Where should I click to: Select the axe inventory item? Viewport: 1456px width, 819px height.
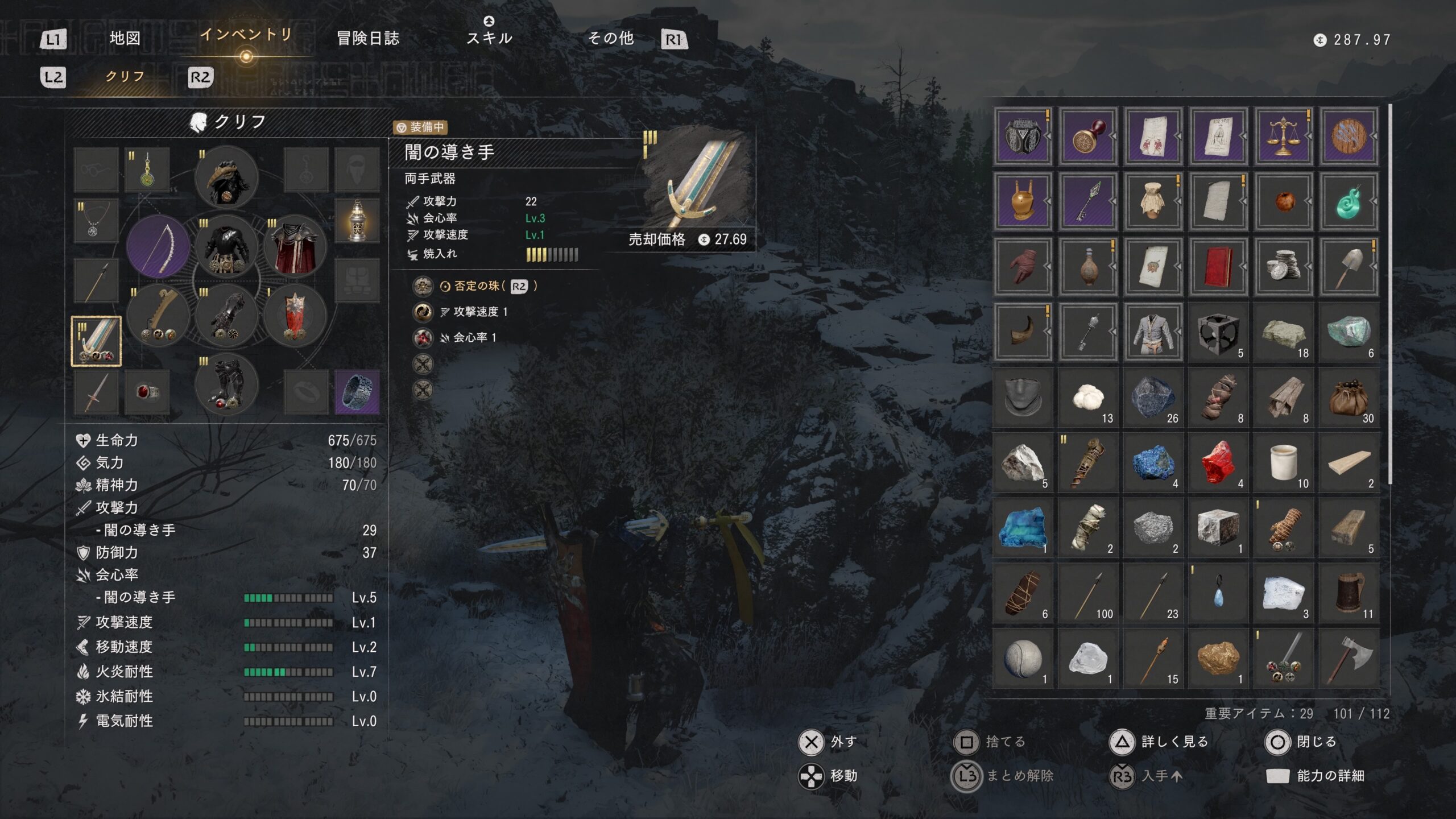tap(1349, 659)
